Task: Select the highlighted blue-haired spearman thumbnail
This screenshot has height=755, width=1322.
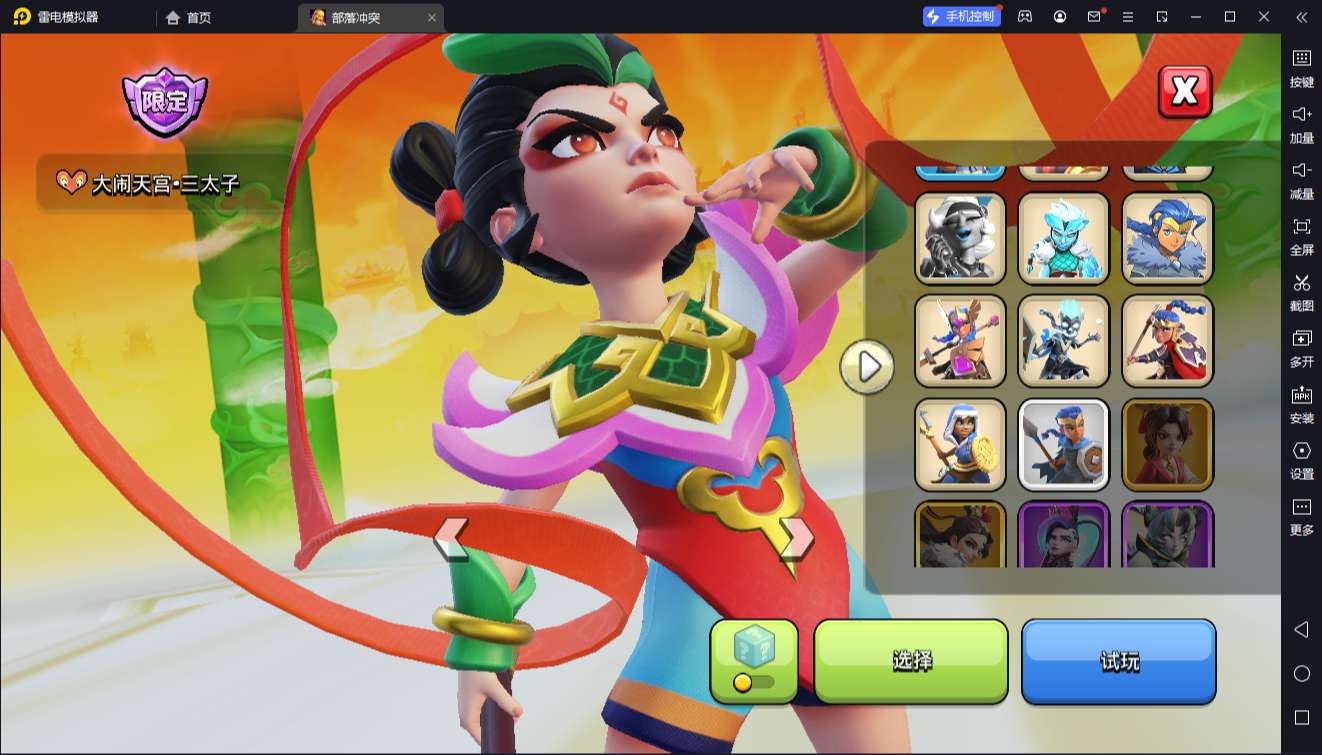Action: point(1064,444)
